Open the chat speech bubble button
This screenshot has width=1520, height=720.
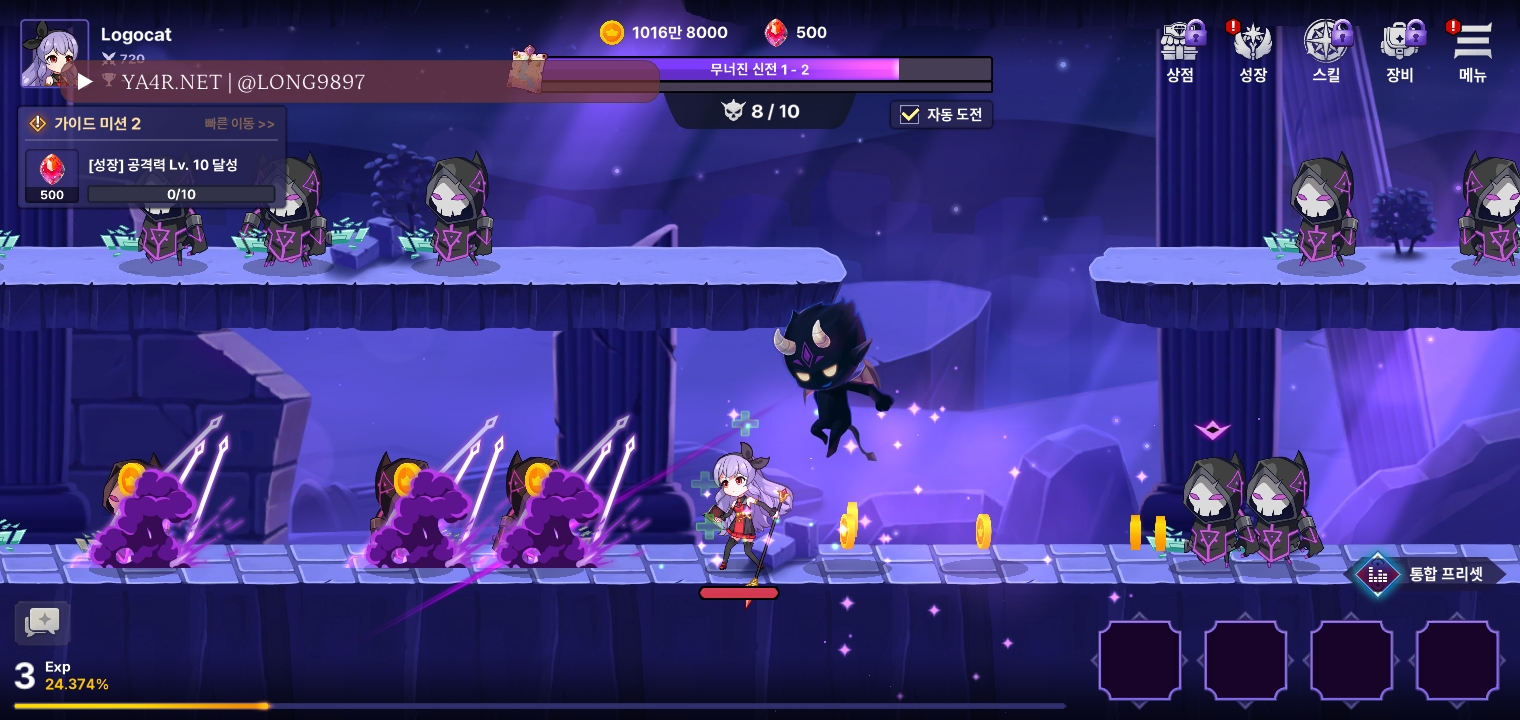[x=42, y=622]
